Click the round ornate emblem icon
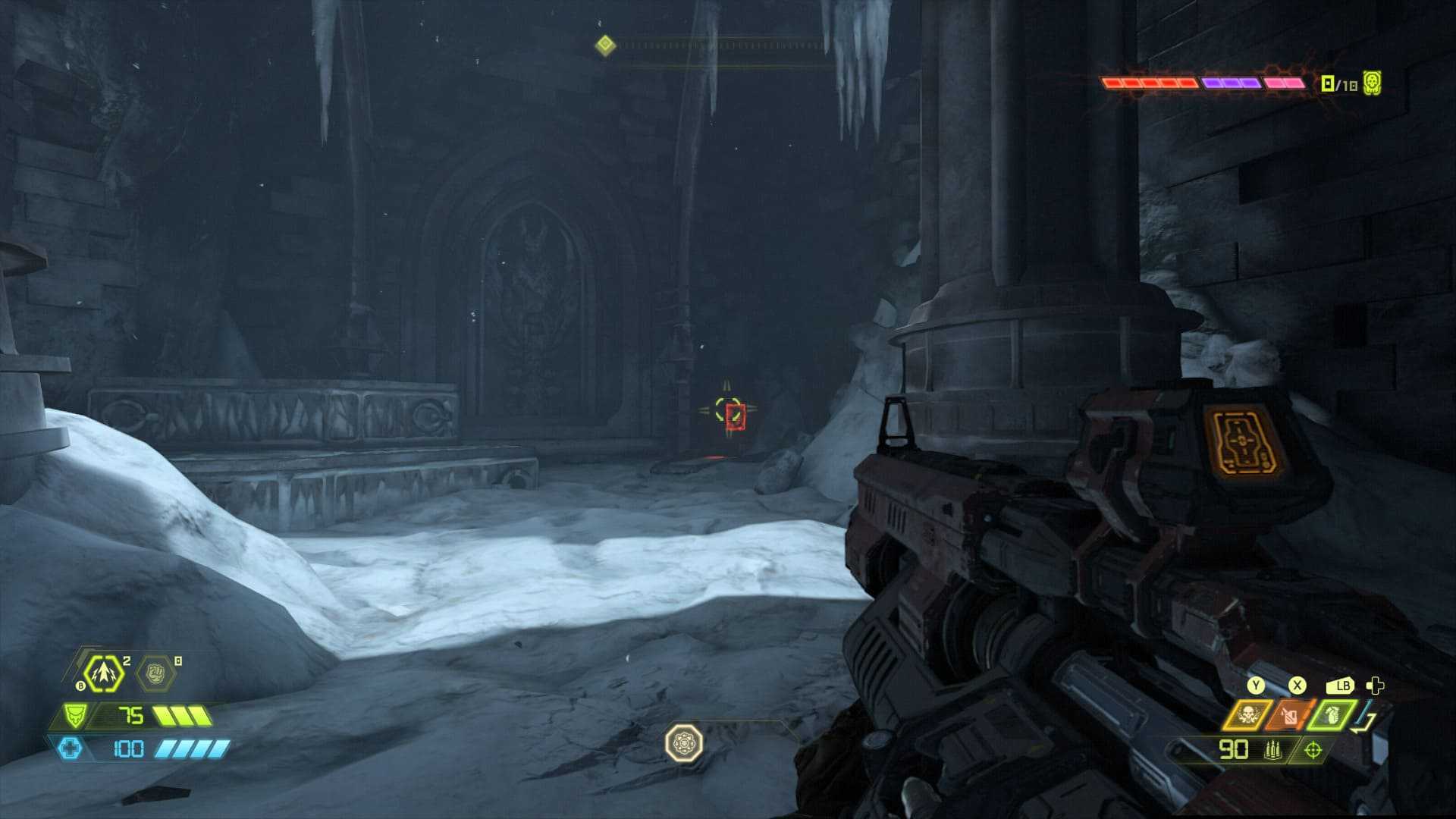The height and width of the screenshot is (819, 1456). coord(683,743)
